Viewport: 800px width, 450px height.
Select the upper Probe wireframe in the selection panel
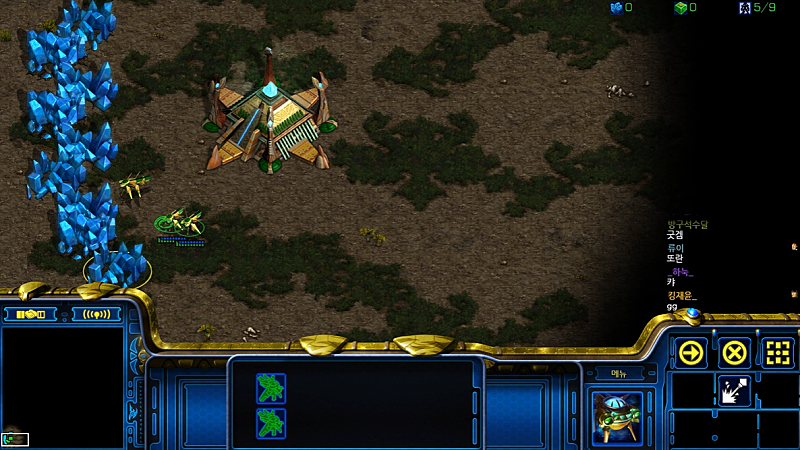click(x=270, y=387)
